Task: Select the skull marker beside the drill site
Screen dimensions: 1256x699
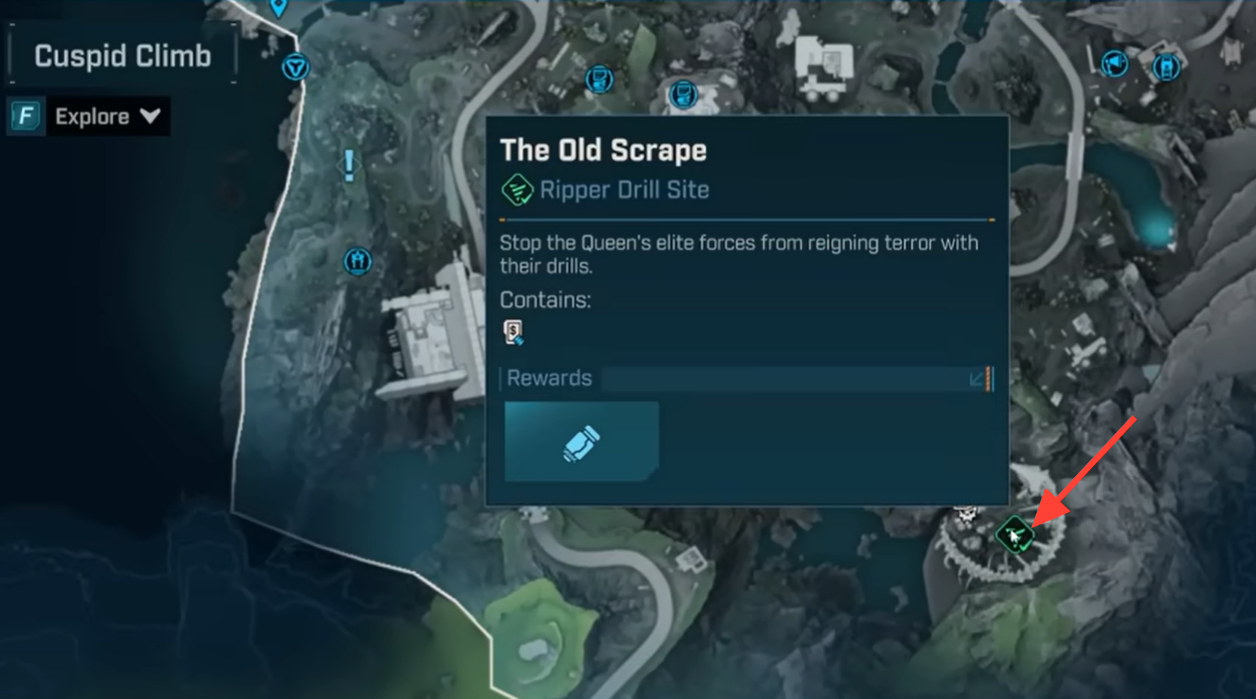Action: (966, 515)
